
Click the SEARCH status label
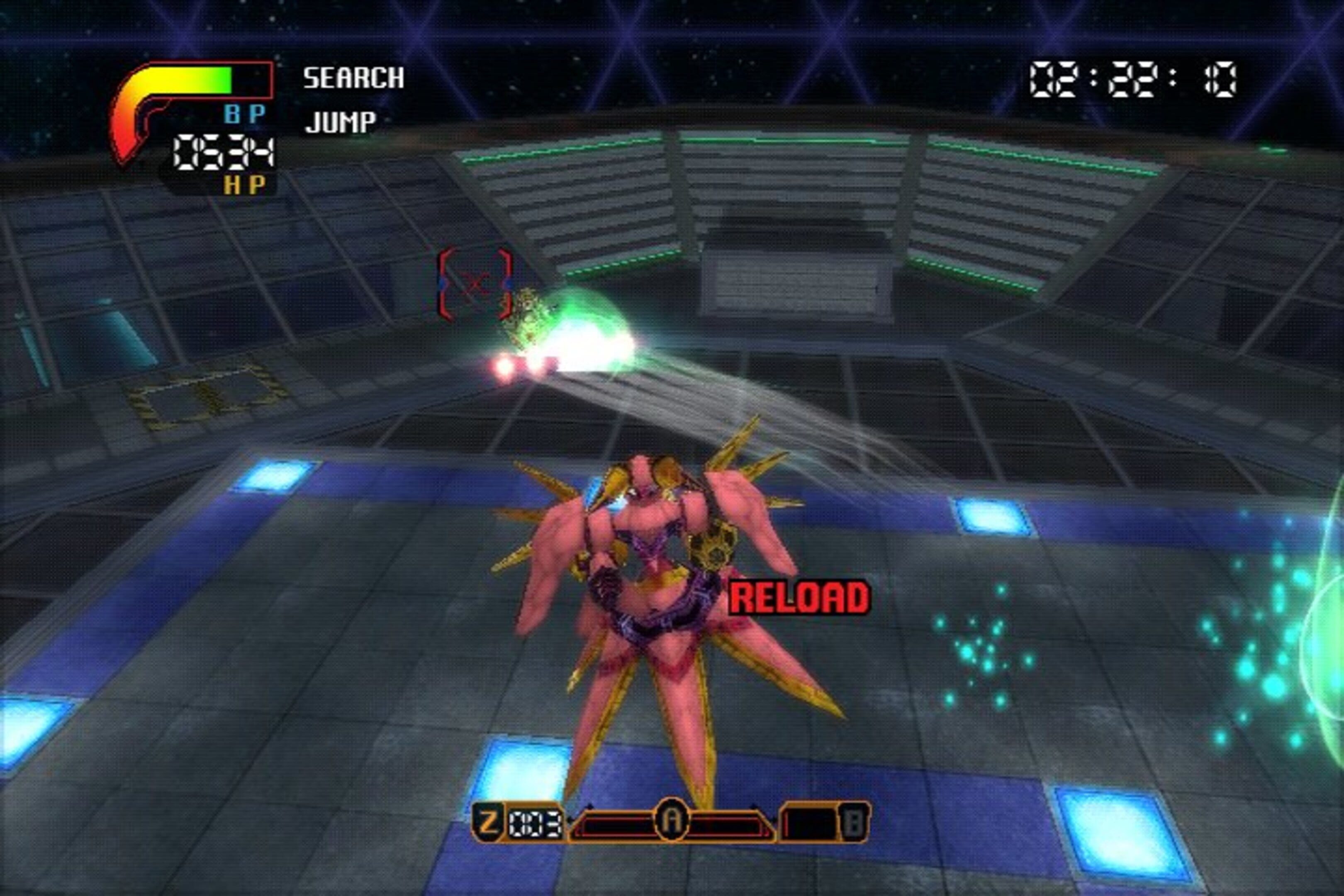click(x=353, y=78)
